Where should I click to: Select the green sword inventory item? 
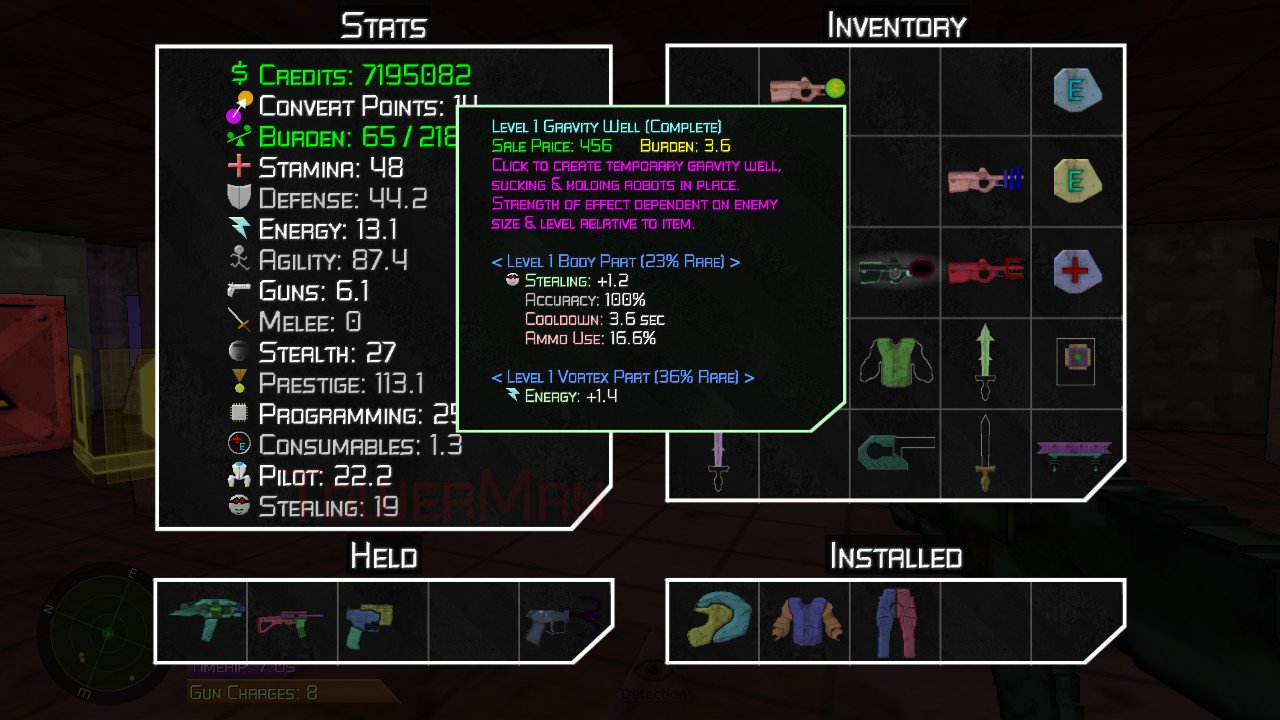coord(984,361)
